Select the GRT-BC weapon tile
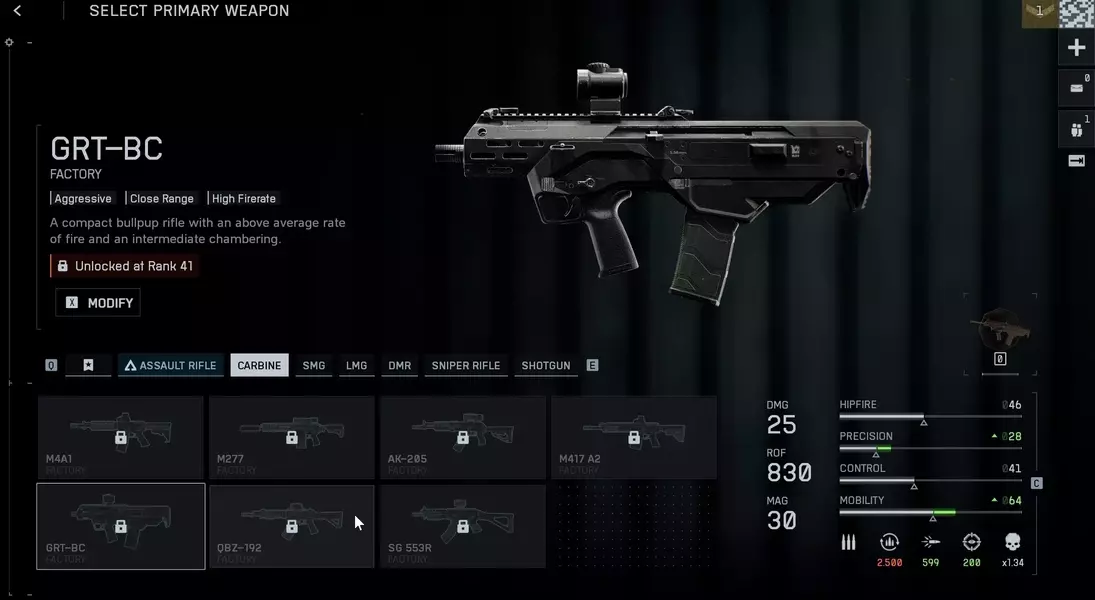Screen dimensions: 1095x600 click(x=121, y=525)
